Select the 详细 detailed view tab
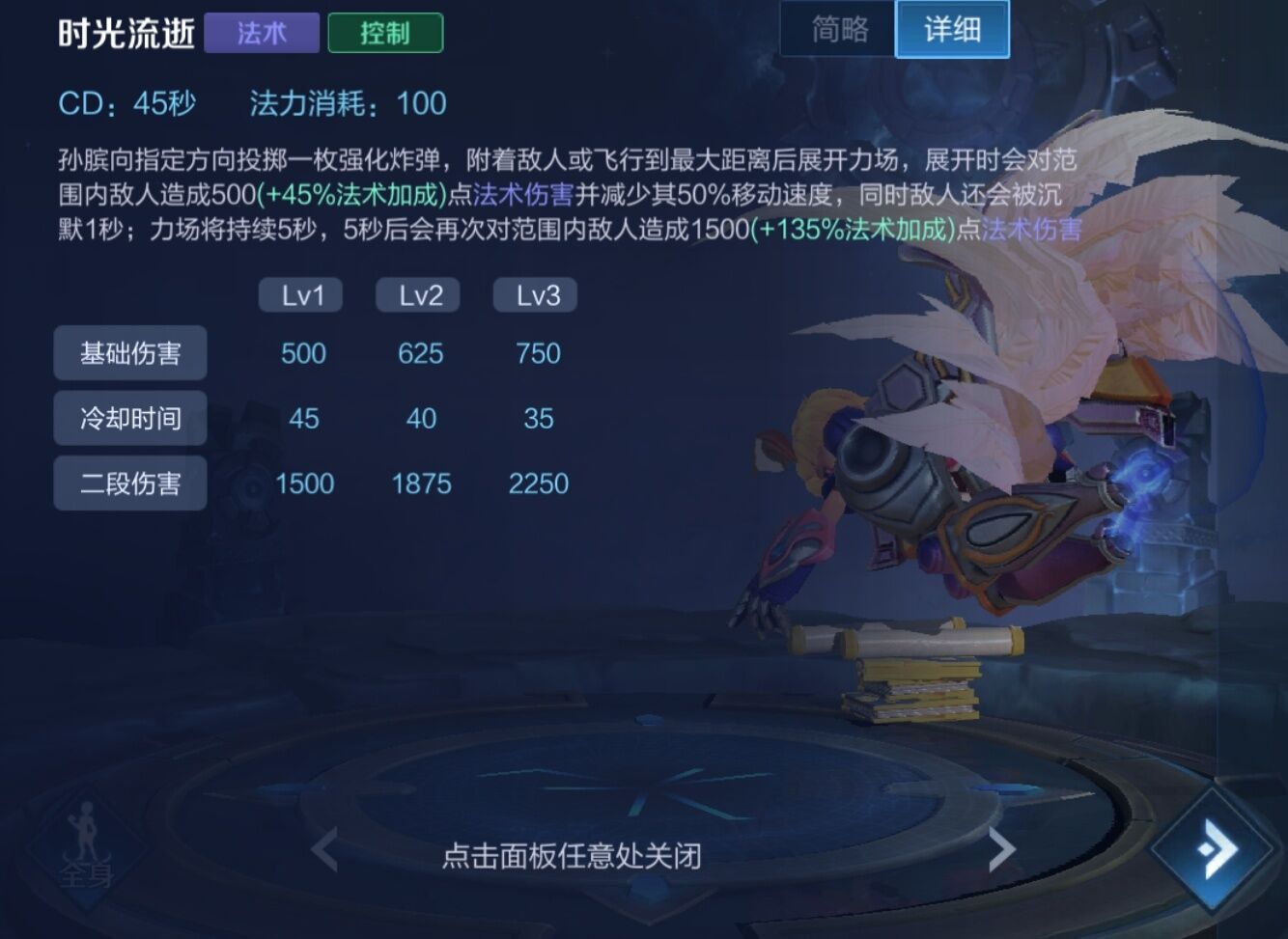1288x939 pixels. point(952,30)
